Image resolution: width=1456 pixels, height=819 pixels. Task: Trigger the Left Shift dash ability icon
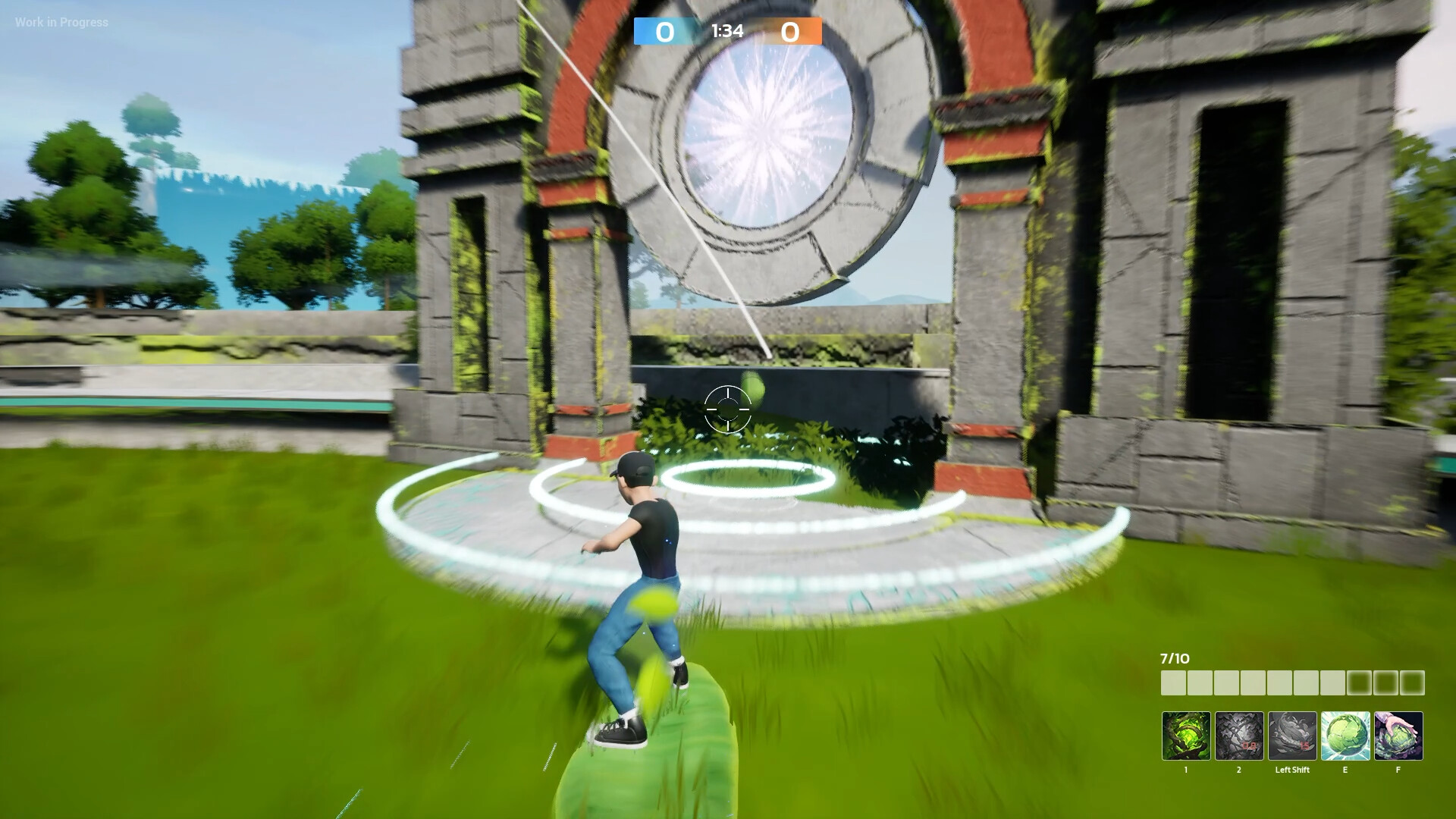click(x=1291, y=737)
